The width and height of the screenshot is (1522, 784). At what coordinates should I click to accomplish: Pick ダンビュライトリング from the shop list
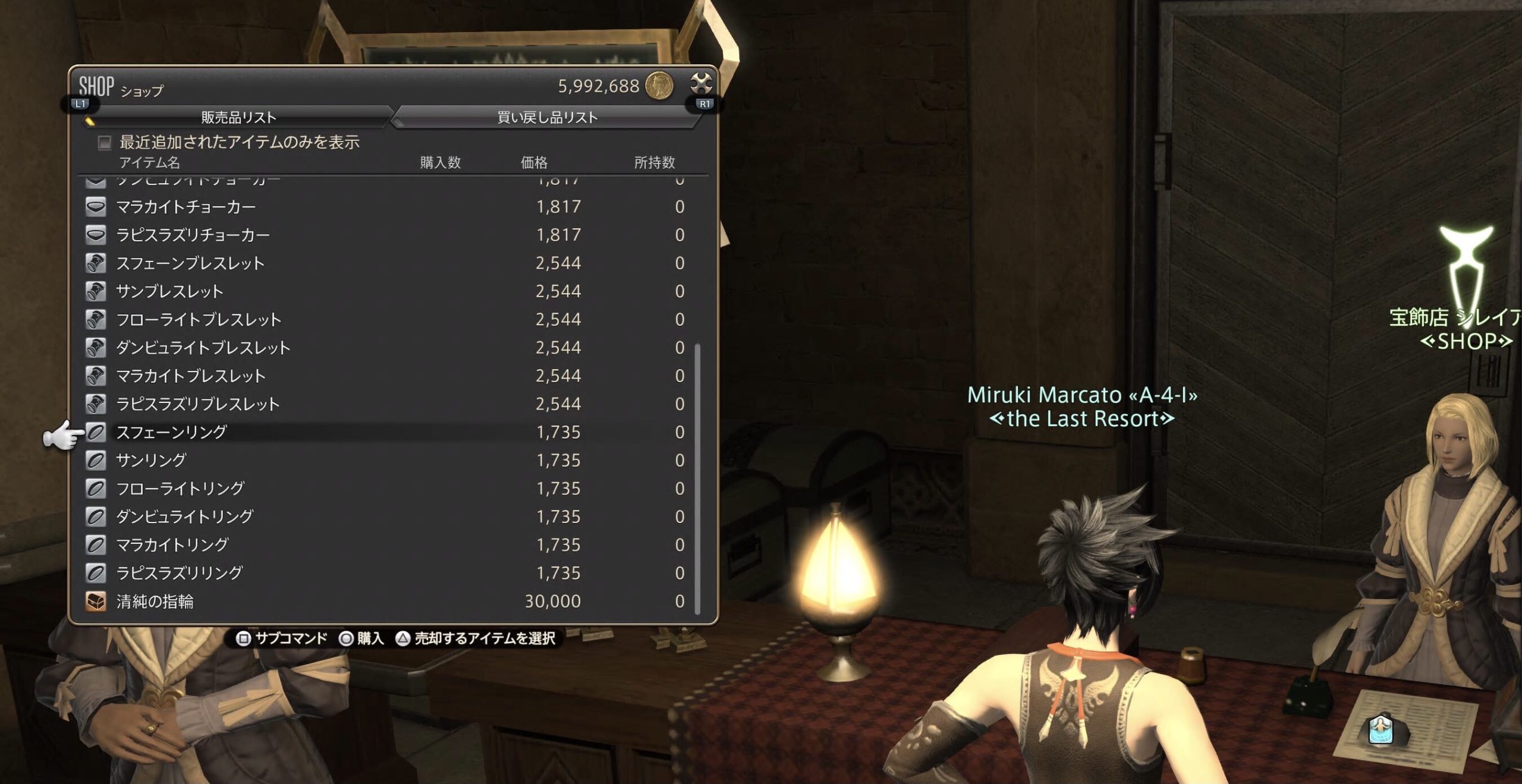[x=184, y=517]
